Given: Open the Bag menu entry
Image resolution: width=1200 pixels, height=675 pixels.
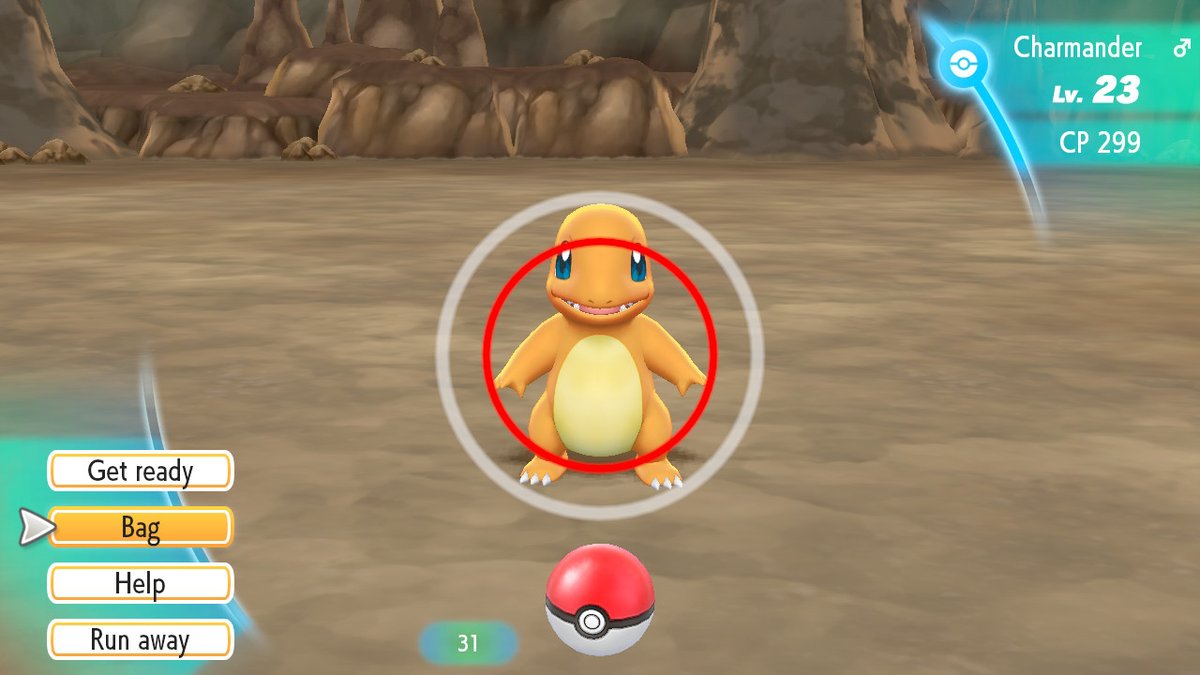Looking at the screenshot, I should [140, 527].
